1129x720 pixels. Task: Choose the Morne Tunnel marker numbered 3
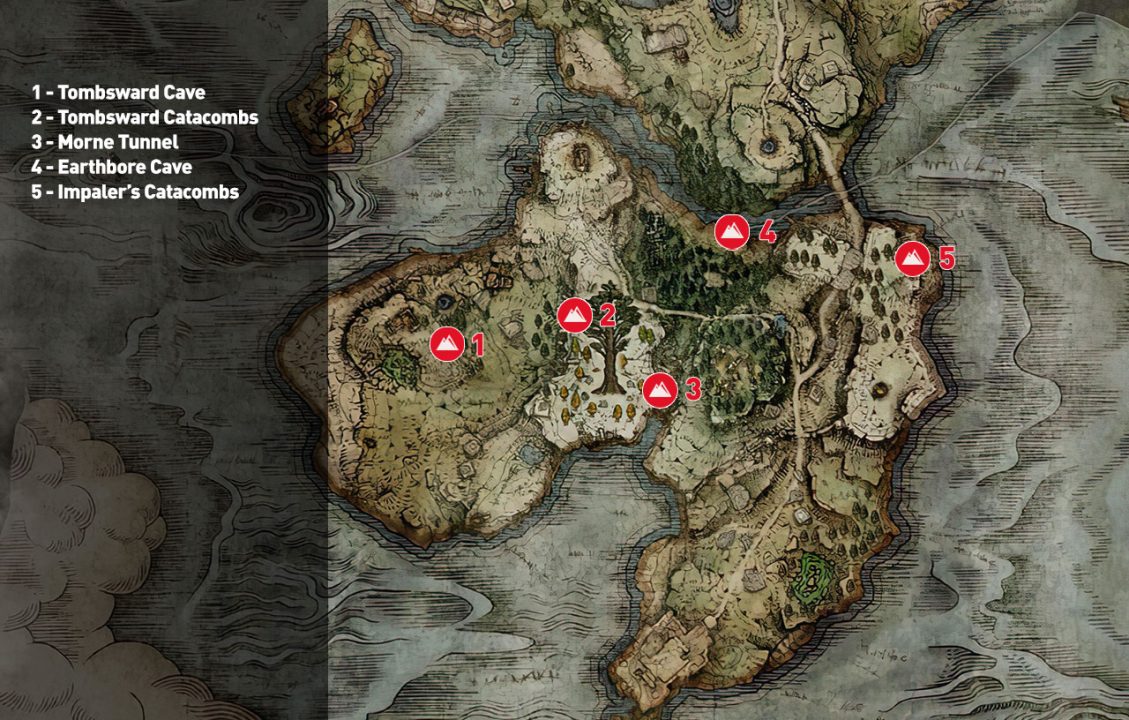659,389
